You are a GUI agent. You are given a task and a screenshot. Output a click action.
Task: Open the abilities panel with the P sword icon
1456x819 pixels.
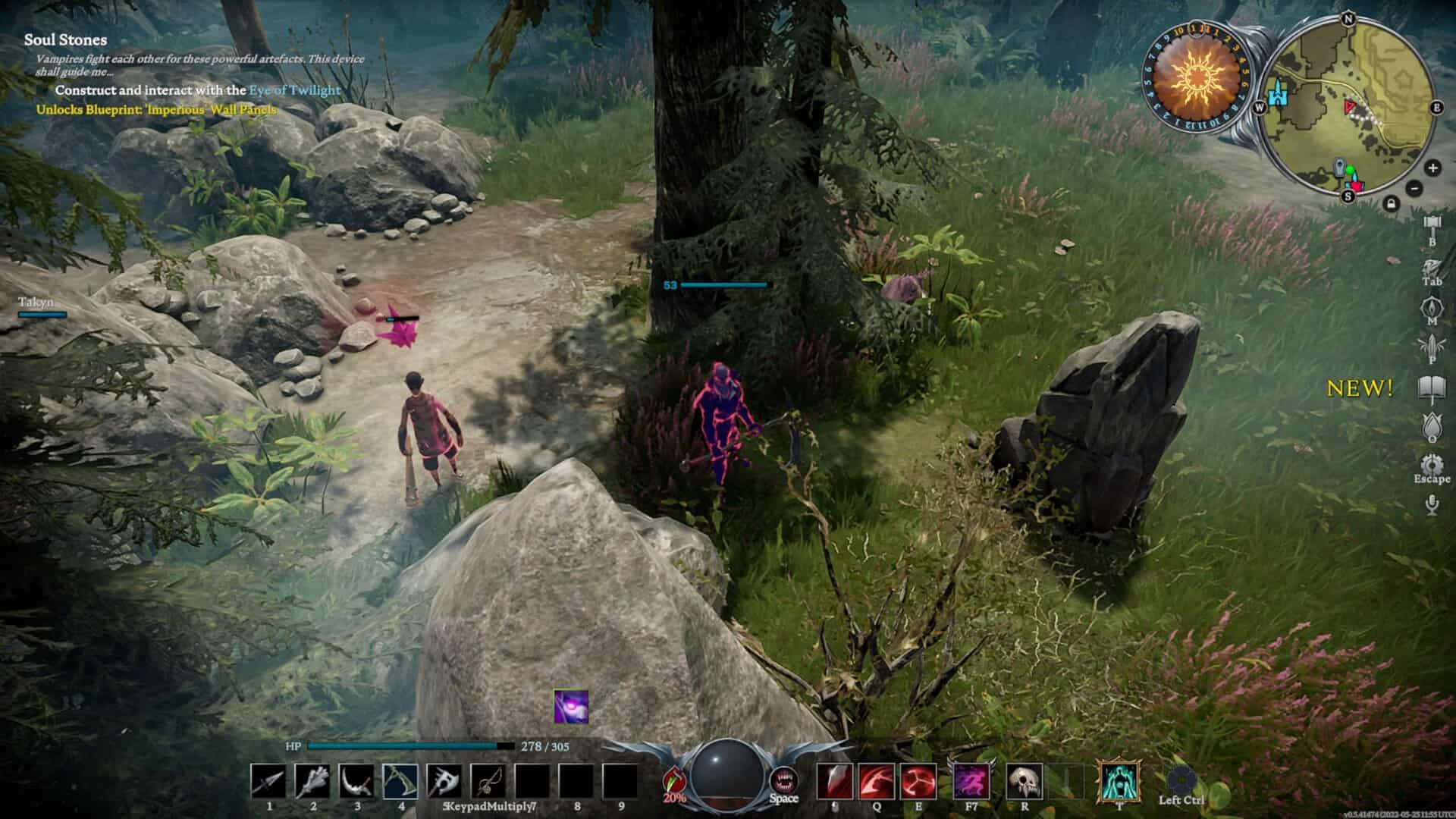click(1432, 346)
